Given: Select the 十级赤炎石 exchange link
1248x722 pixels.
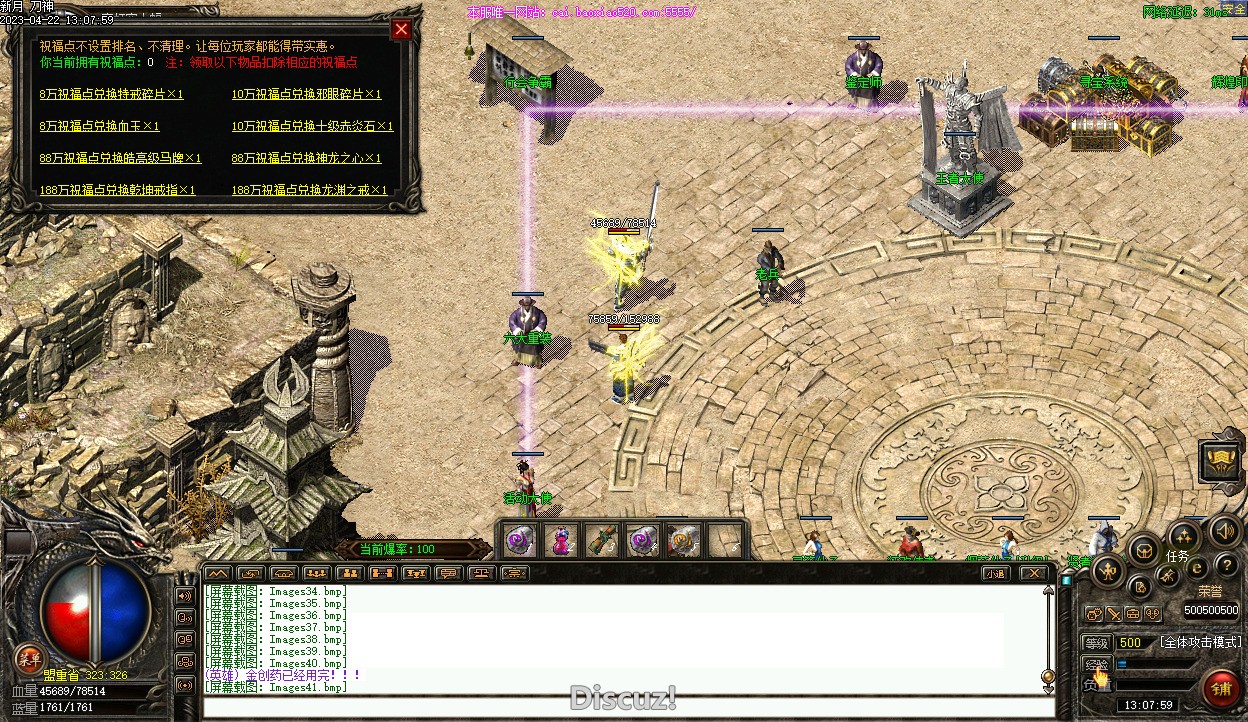Looking at the screenshot, I should (x=312, y=126).
